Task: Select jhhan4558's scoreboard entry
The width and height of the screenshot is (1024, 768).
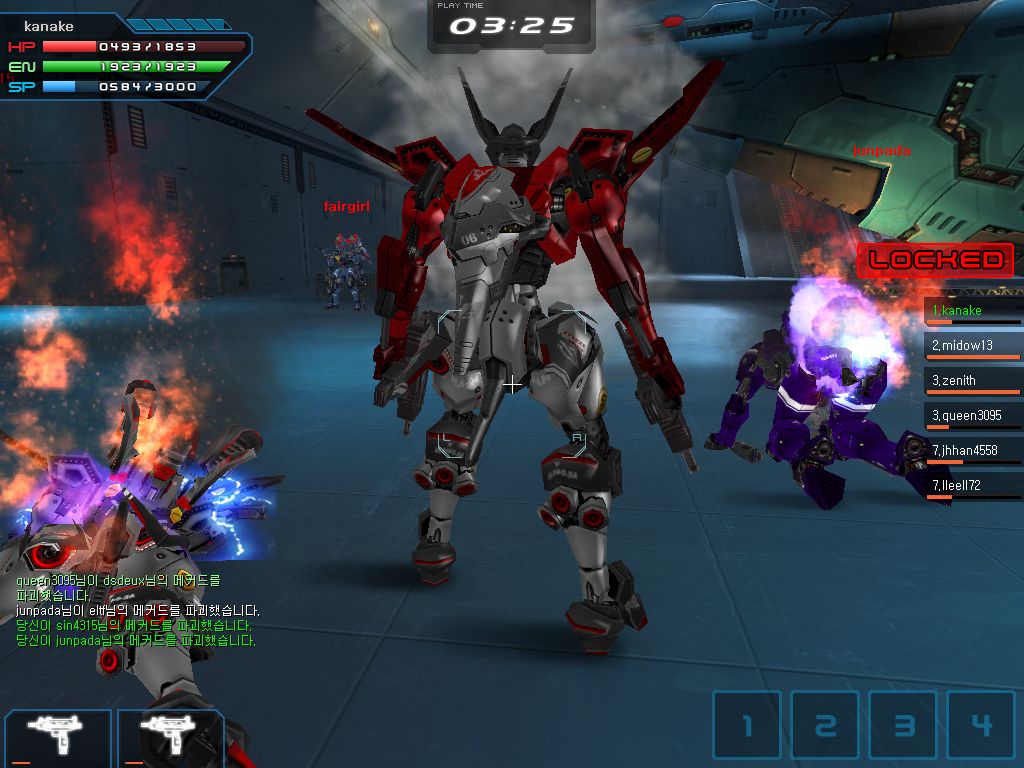Action: click(972, 451)
